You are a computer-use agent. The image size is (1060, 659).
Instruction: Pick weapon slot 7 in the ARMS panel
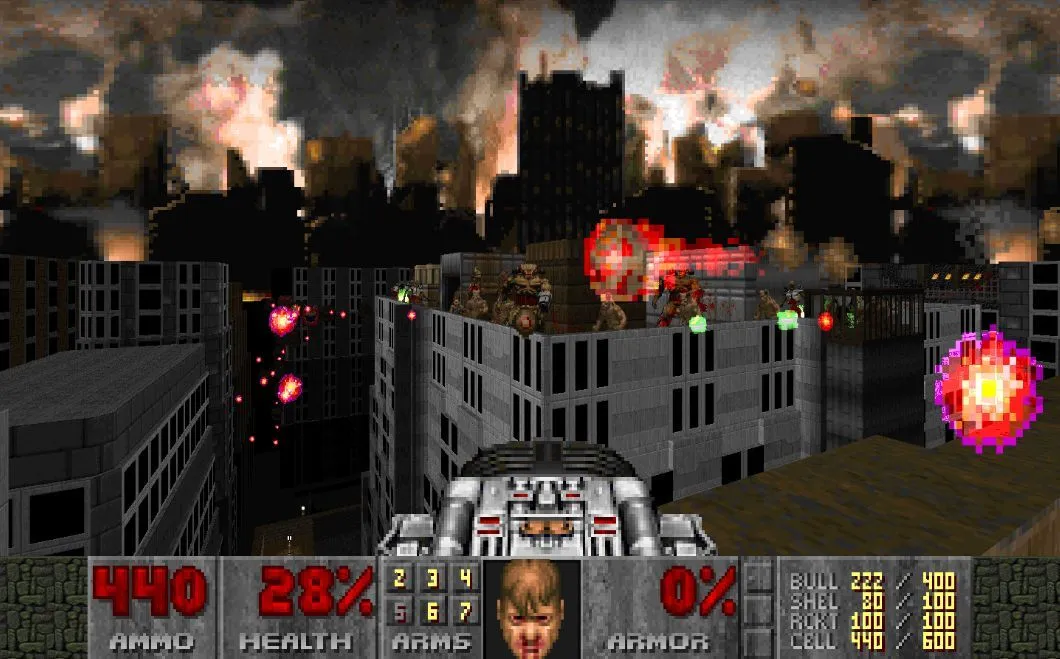coord(463,609)
